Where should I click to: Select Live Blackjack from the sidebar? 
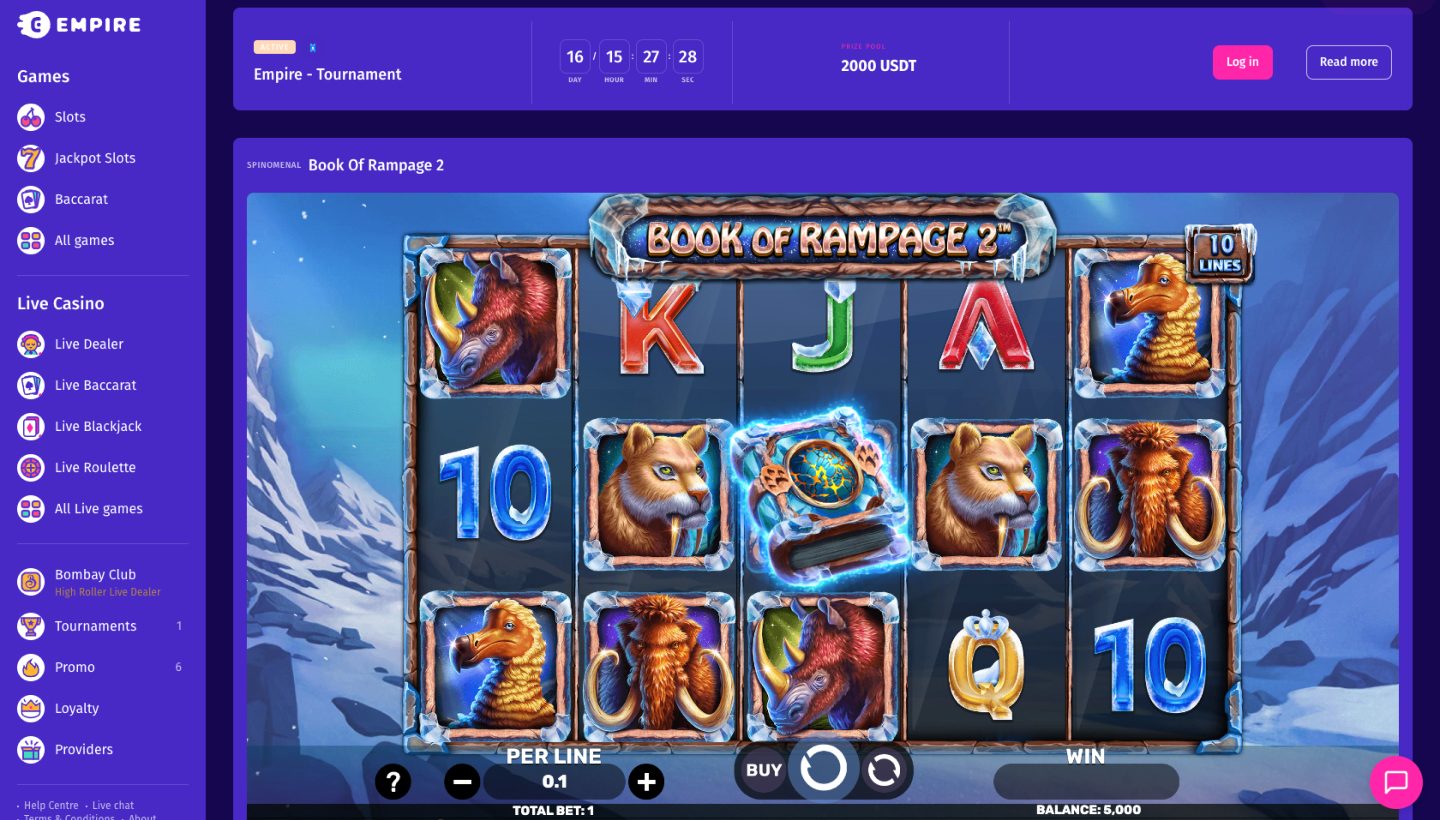coord(30,426)
